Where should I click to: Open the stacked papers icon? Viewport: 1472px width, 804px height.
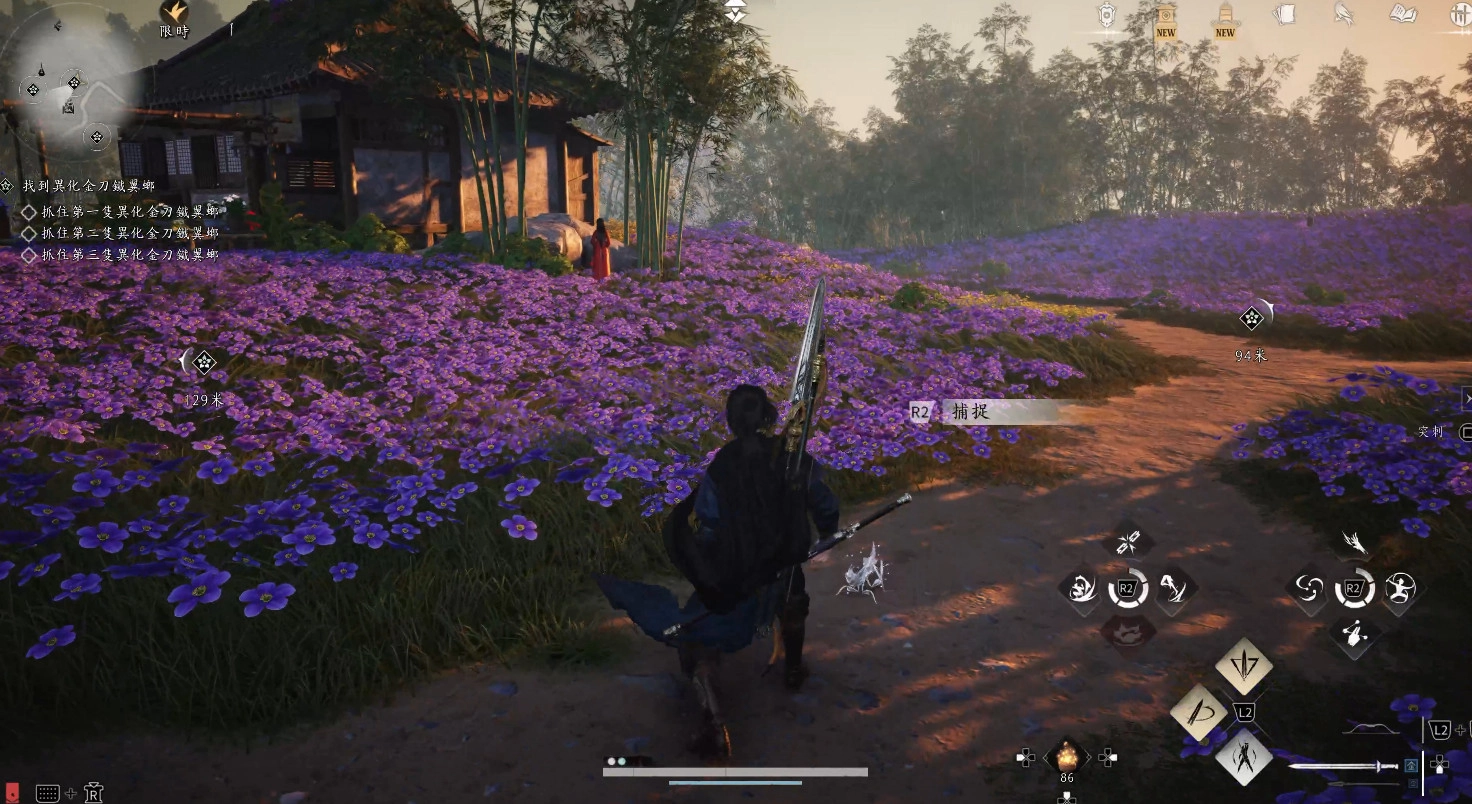1284,14
